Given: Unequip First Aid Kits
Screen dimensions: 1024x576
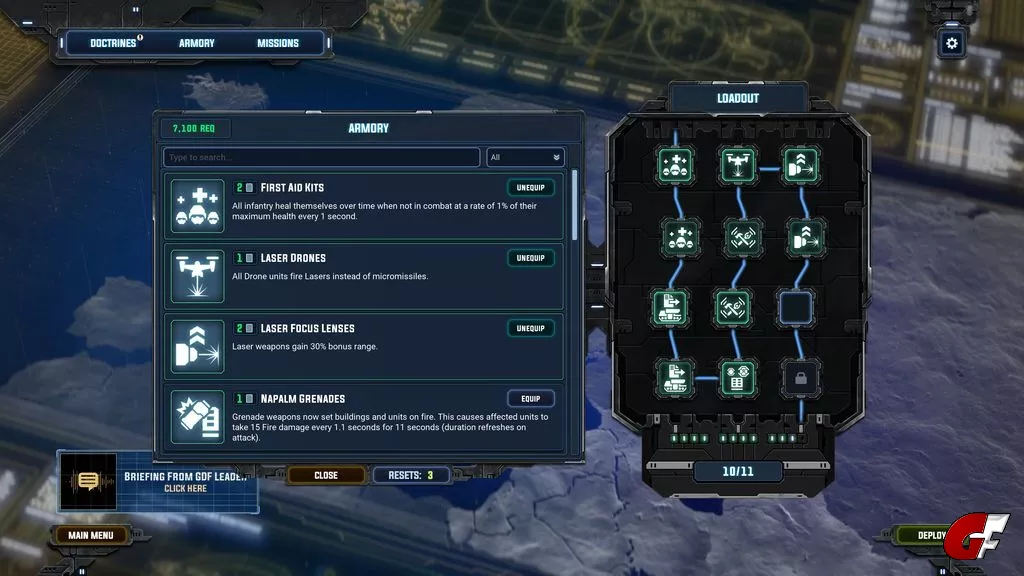Looking at the screenshot, I should tap(530, 187).
